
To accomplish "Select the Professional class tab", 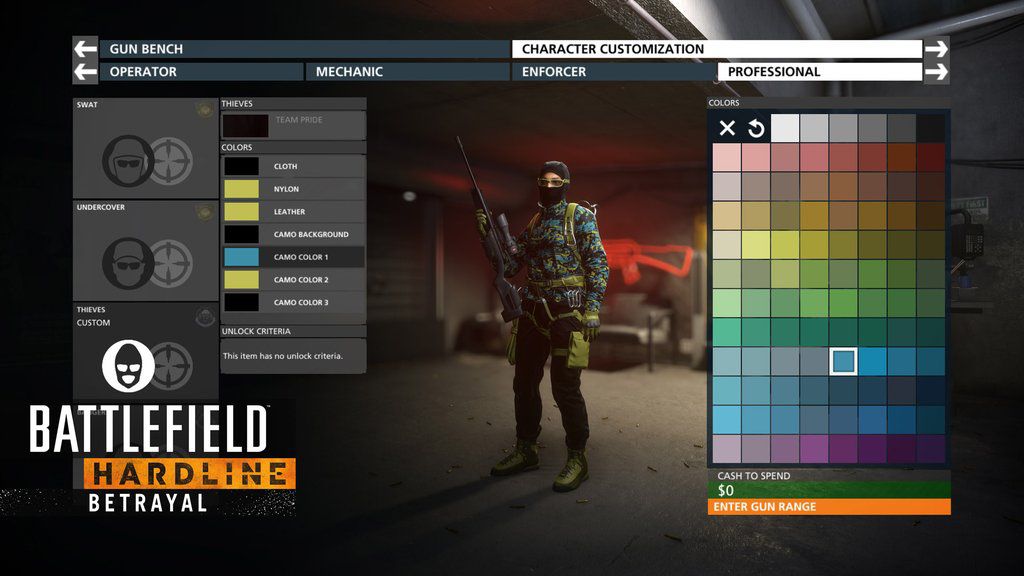I will point(819,72).
